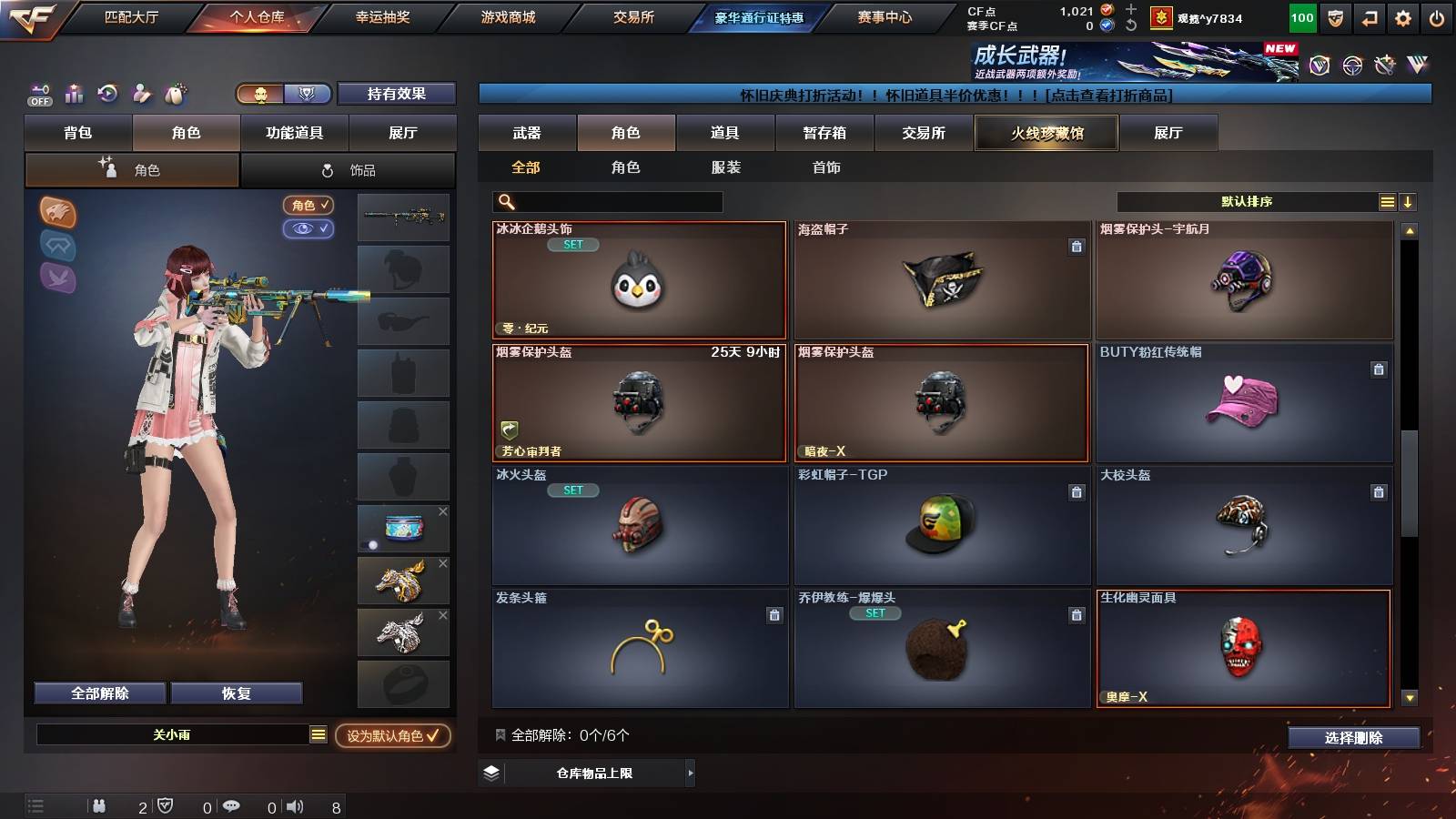Open the 默认排序 sorting dropdown
The height and width of the screenshot is (819, 1456).
coord(1247,201)
